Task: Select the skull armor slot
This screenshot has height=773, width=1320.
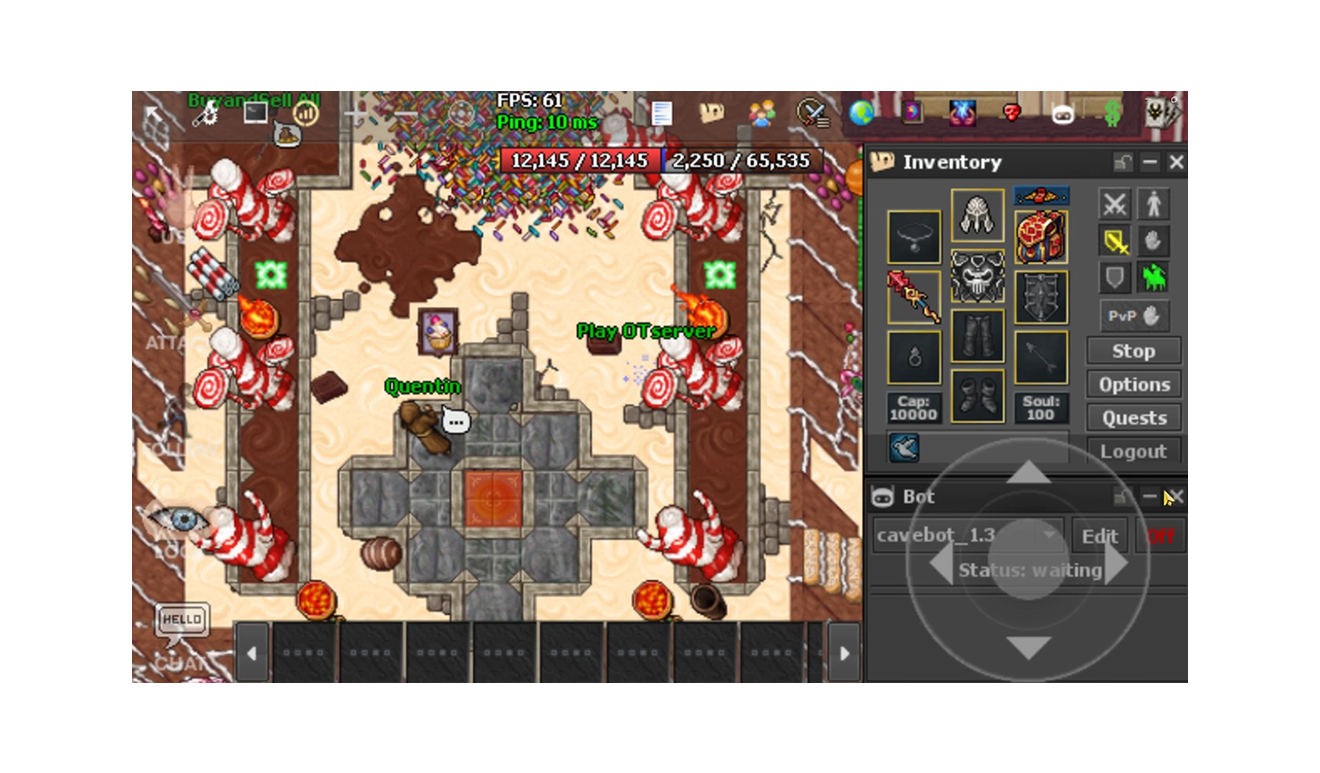Action: click(977, 276)
